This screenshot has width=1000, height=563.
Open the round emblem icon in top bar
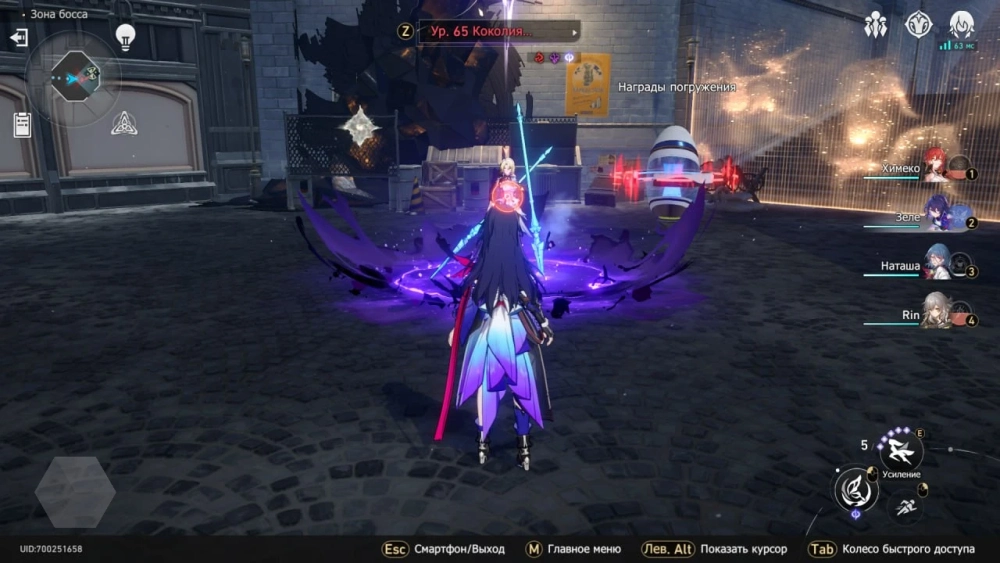pyautogui.click(x=918, y=24)
